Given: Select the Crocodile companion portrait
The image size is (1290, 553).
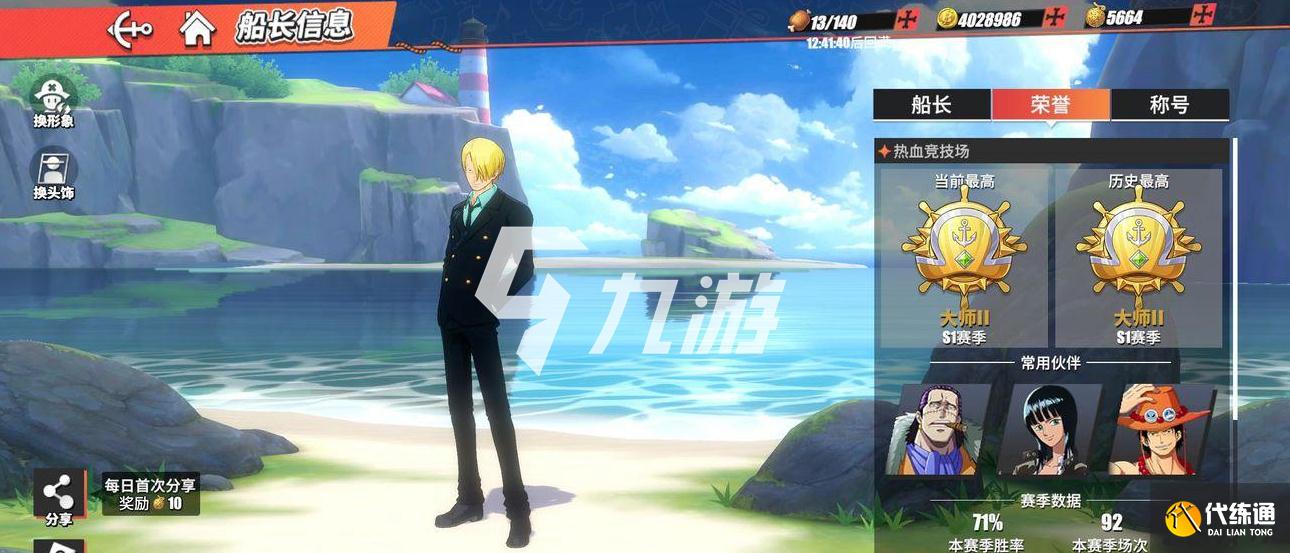Looking at the screenshot, I should (x=936, y=429).
